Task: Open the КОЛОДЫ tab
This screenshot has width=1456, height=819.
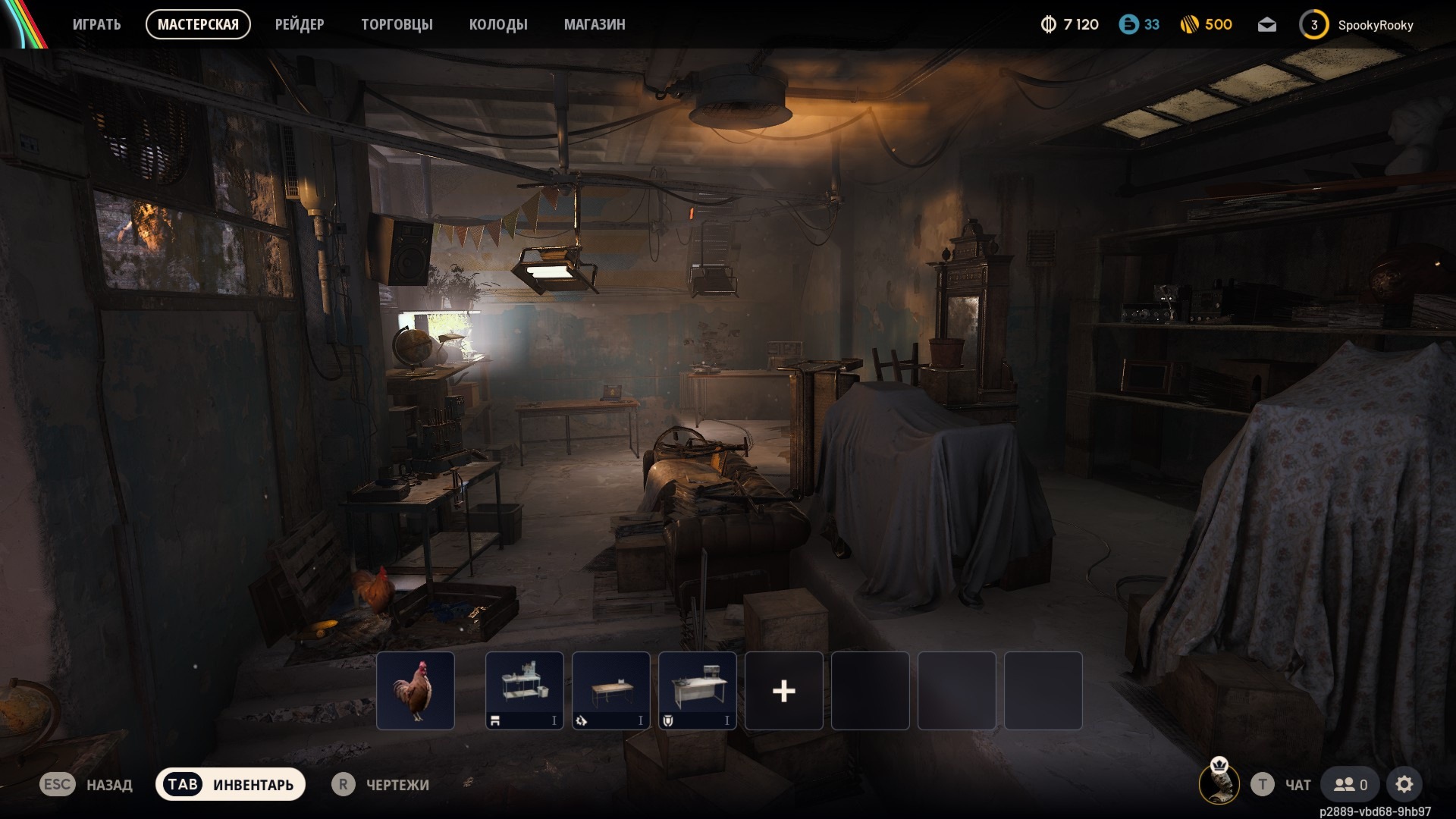Action: click(x=498, y=24)
